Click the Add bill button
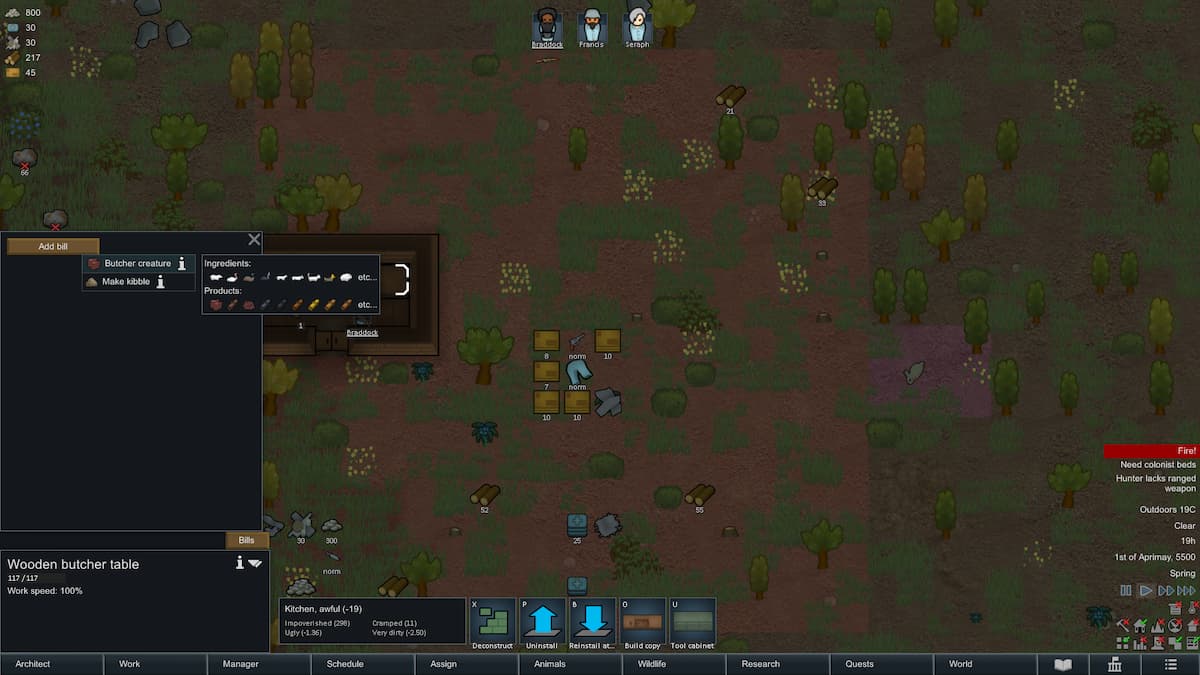Image resolution: width=1200 pixels, height=675 pixels. tap(53, 246)
